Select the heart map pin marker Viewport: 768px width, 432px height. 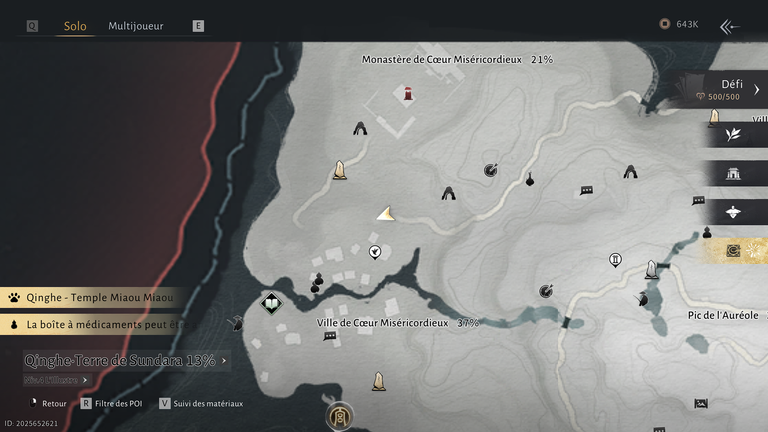375,252
